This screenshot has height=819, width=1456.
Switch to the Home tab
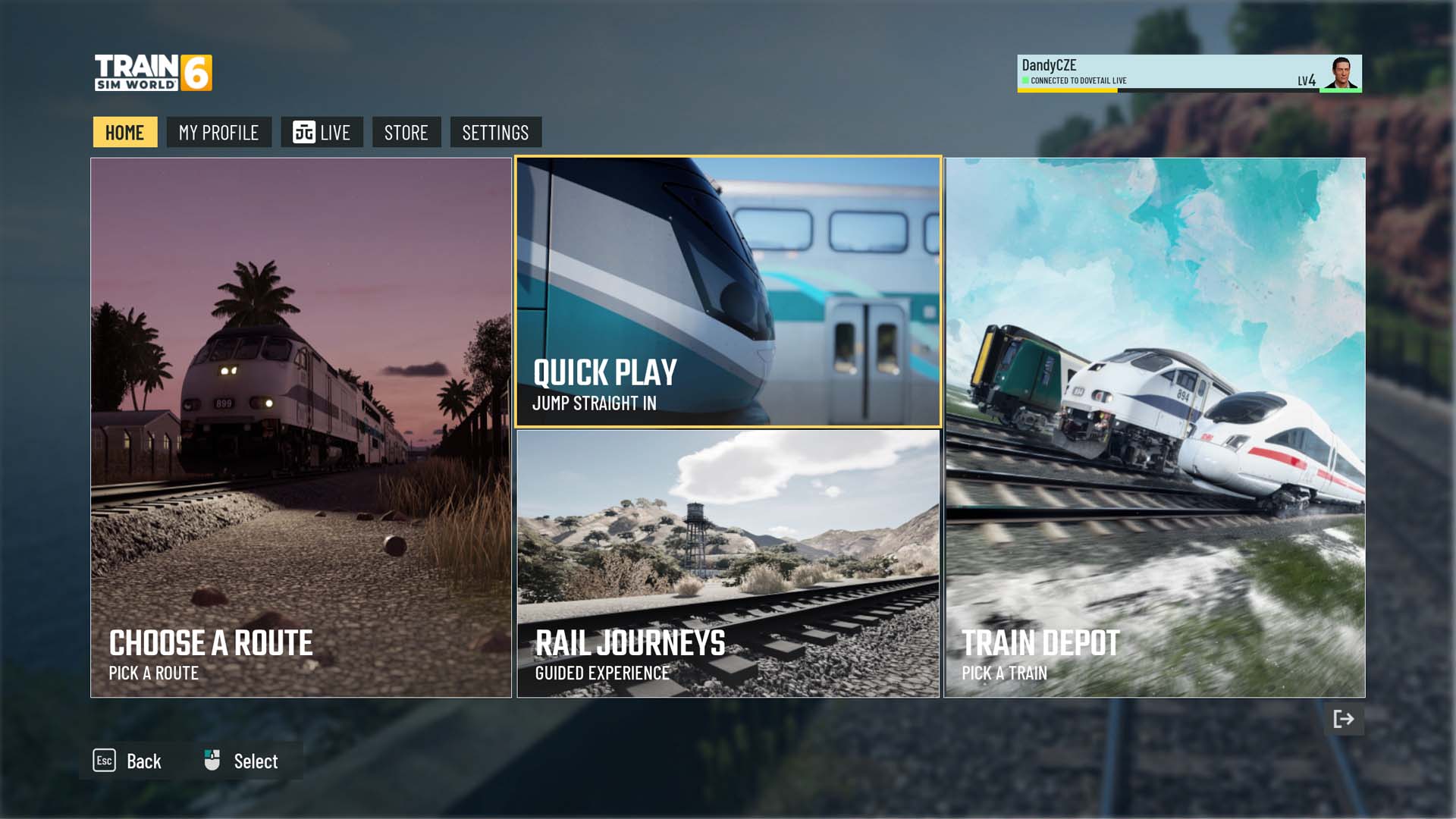[125, 133]
